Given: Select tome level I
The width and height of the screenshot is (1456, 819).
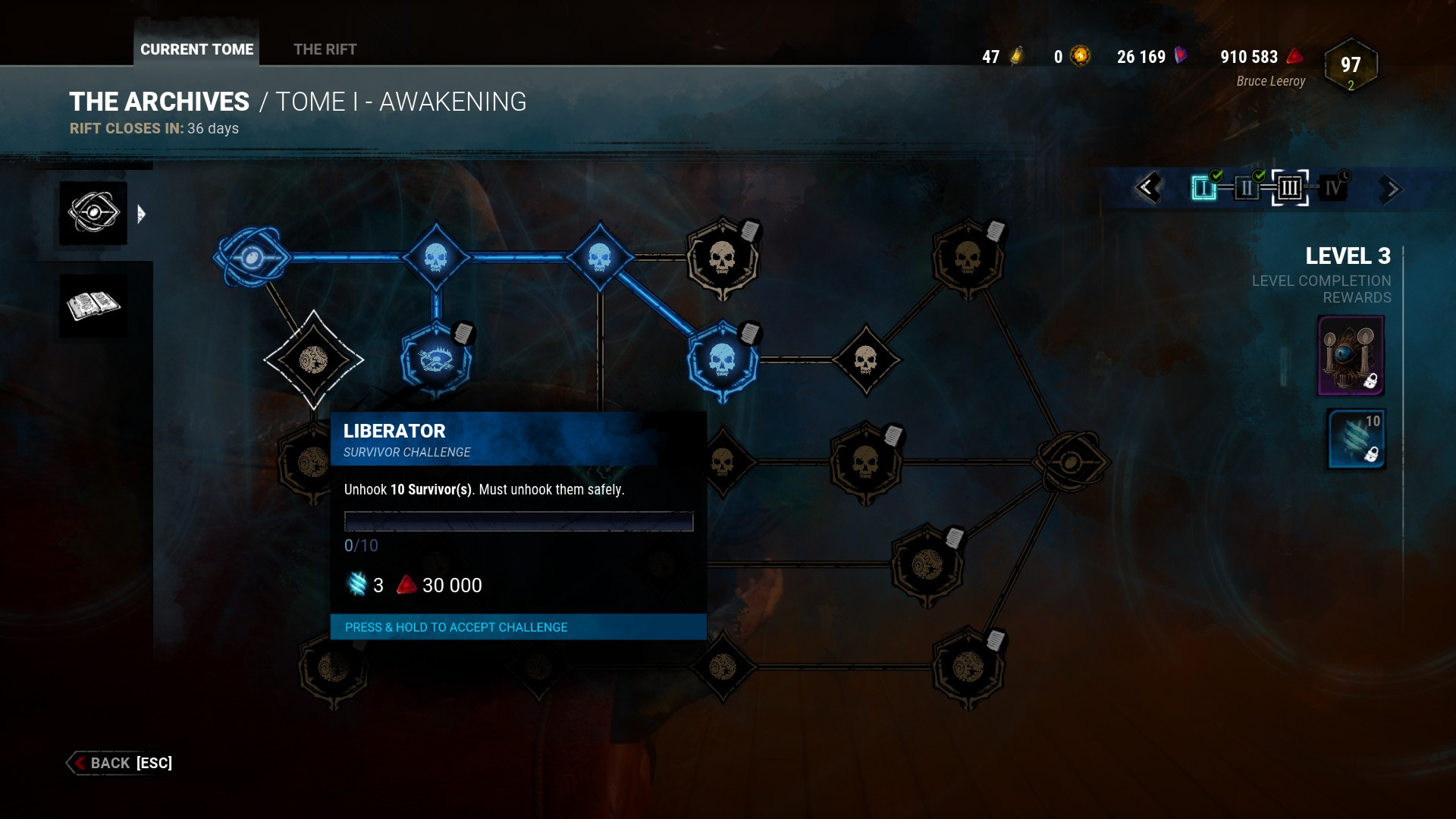Looking at the screenshot, I should (x=1203, y=187).
